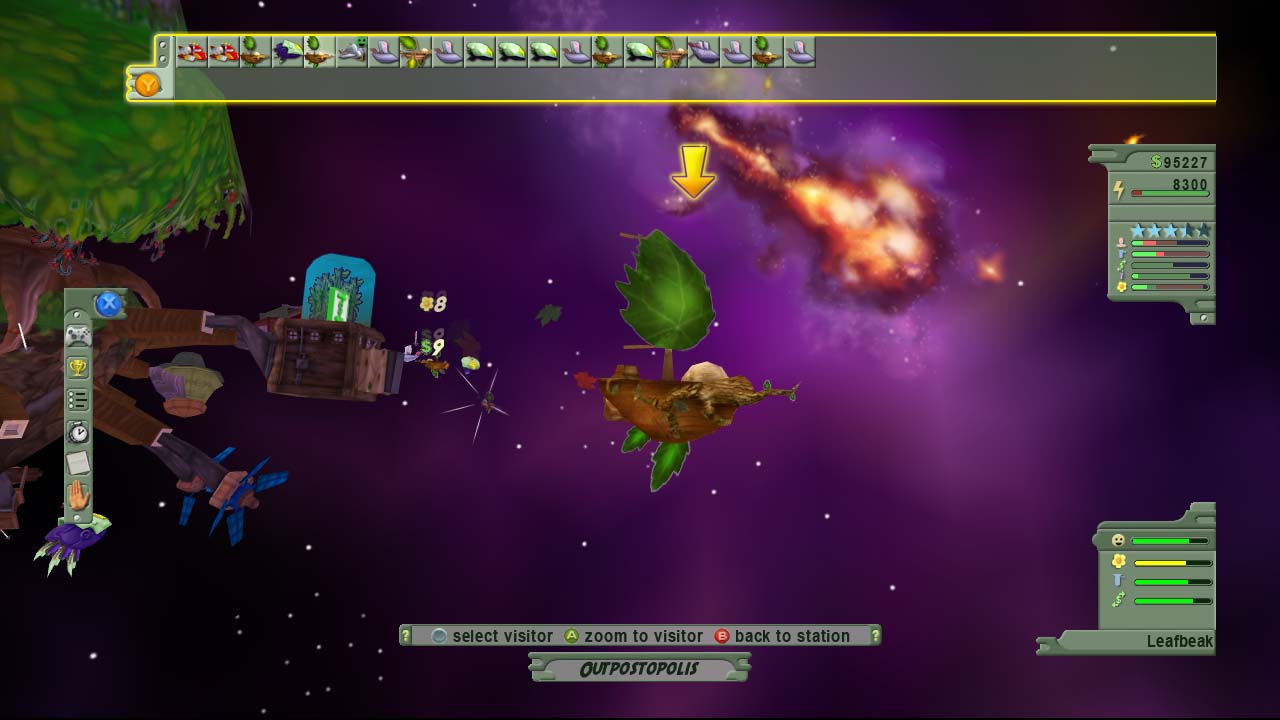Select the gold trophy icon
This screenshot has width=1280, height=720.
pos(78,367)
